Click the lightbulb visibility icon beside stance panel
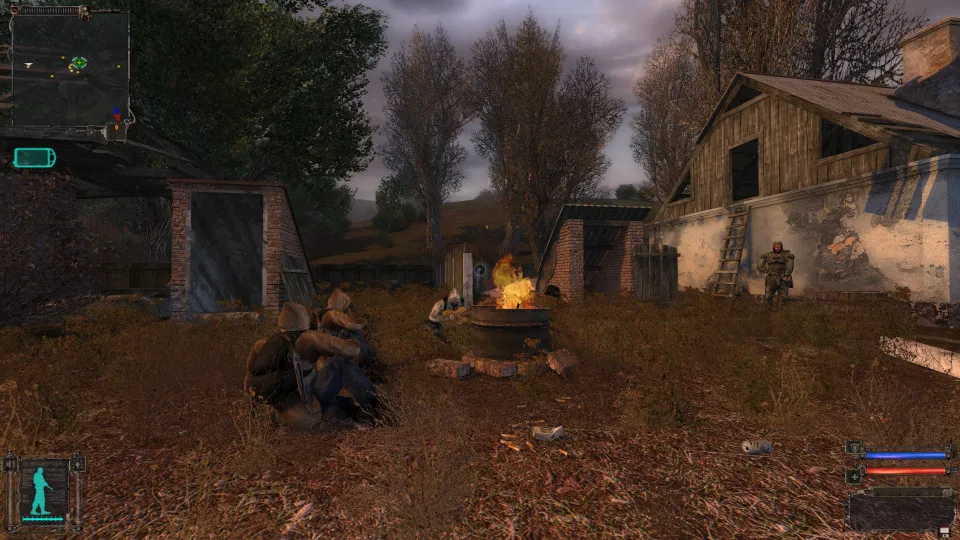Image resolution: width=960 pixels, height=540 pixels. [78, 466]
